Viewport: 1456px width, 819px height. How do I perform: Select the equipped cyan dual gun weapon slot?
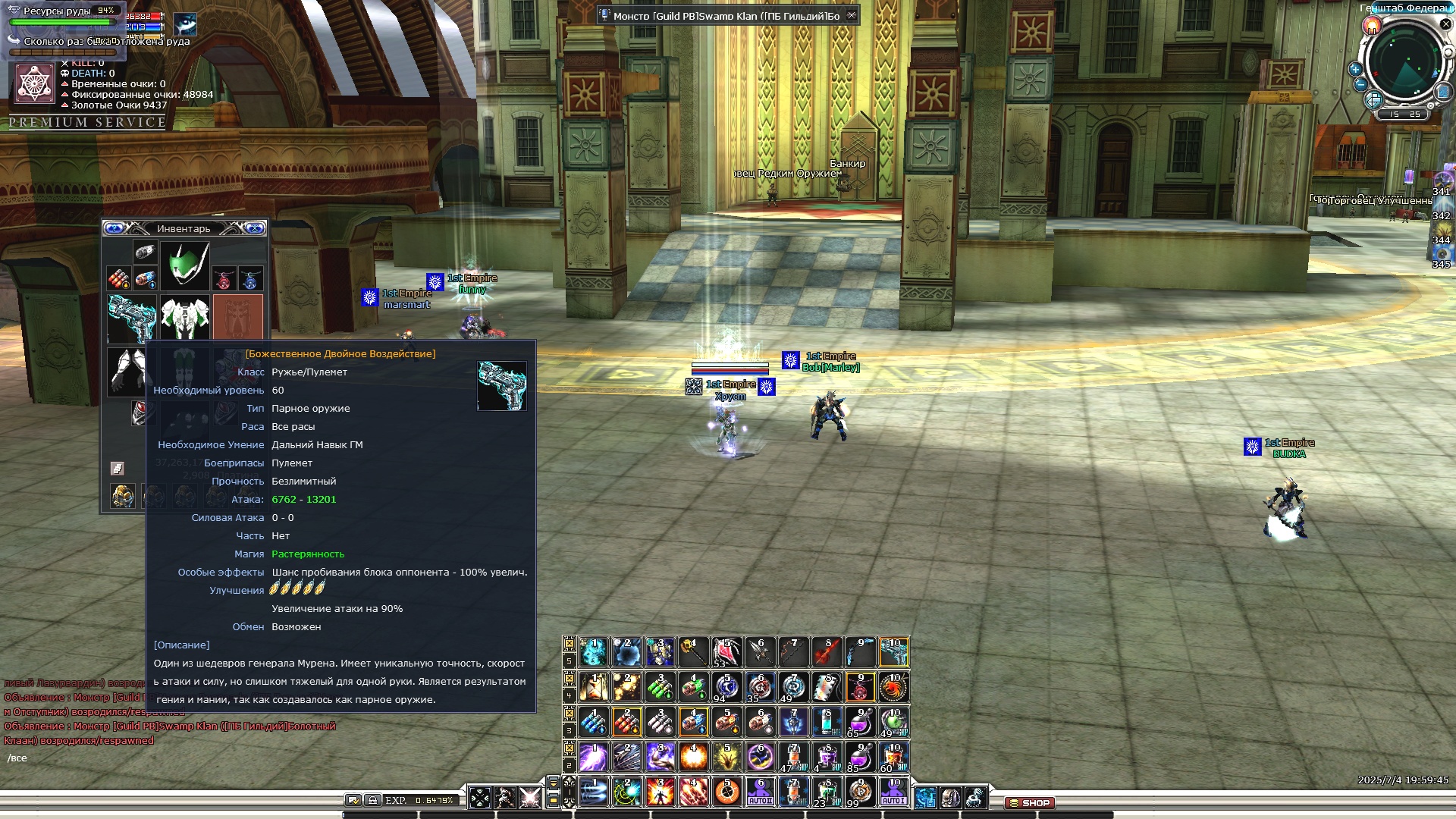tap(132, 317)
